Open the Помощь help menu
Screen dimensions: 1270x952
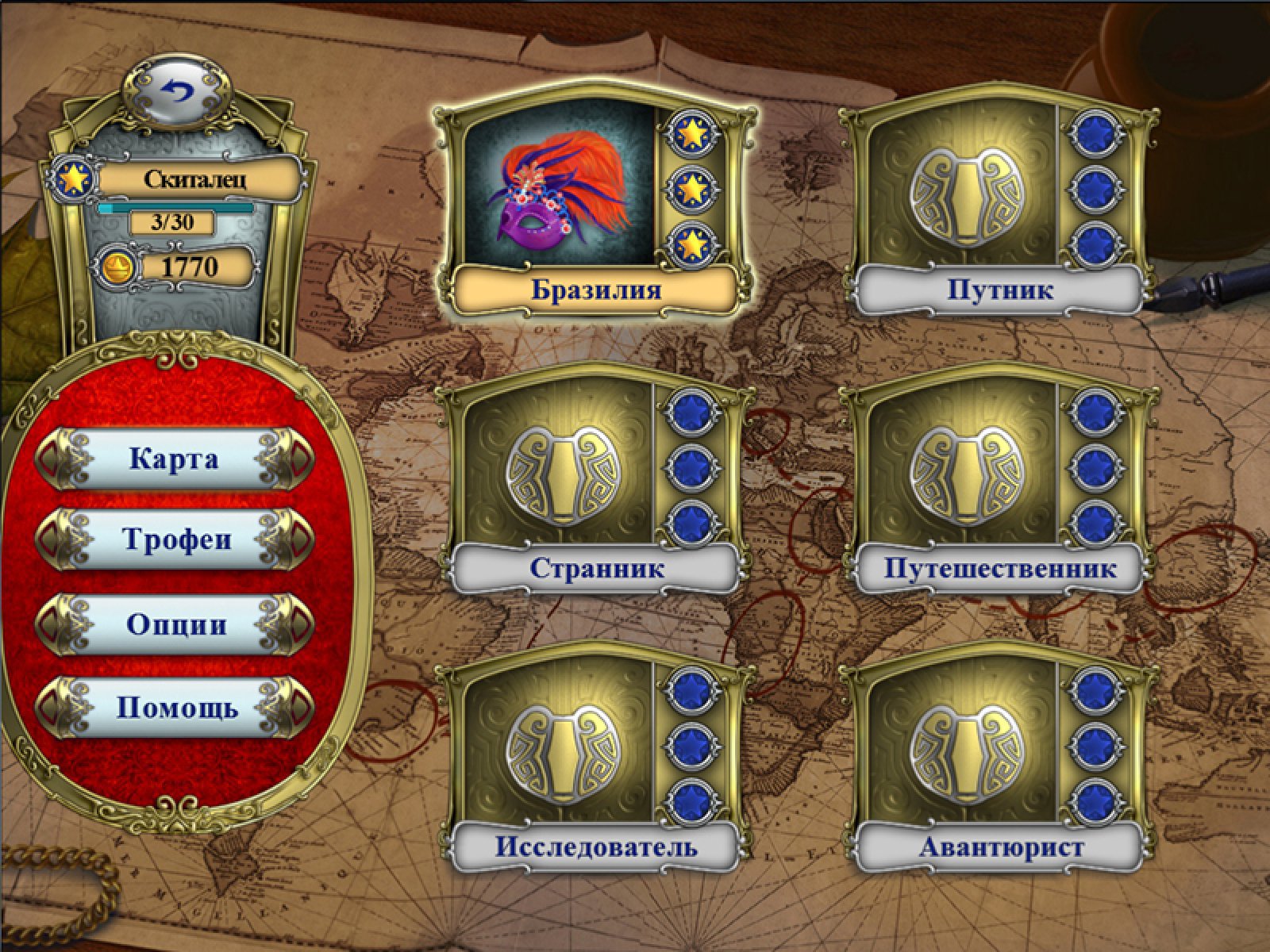pos(175,707)
